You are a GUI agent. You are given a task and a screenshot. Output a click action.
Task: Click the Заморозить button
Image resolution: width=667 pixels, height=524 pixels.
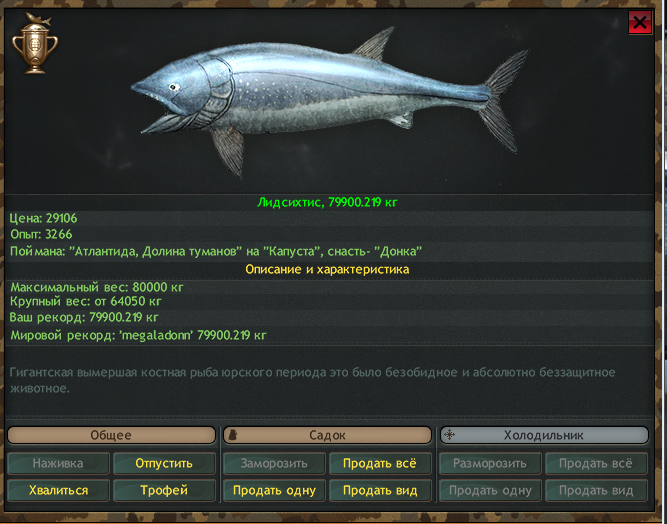(274, 463)
